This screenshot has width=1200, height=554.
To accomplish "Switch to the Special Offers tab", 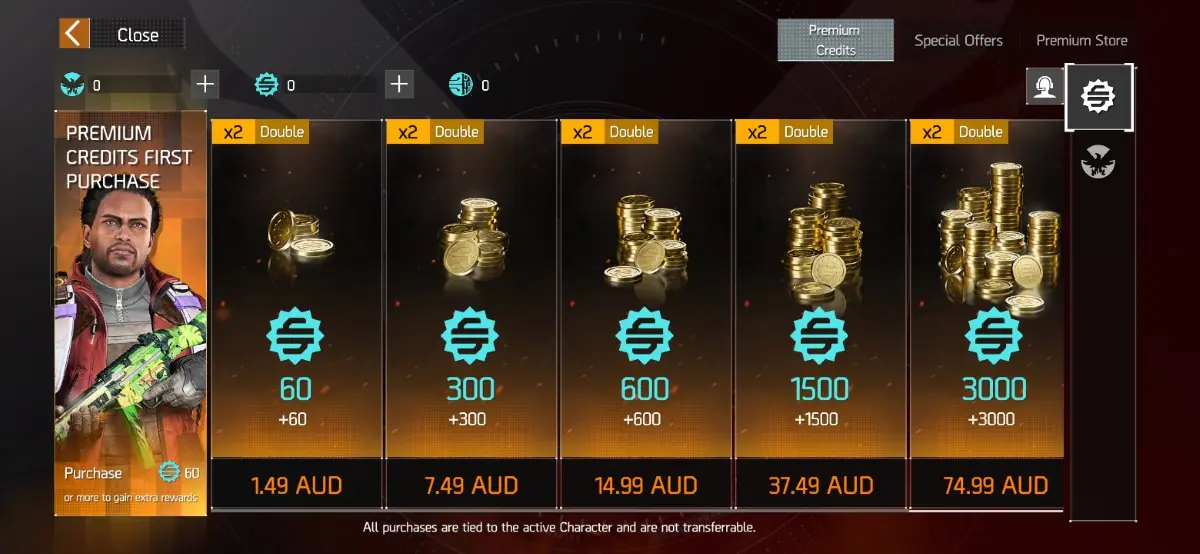I will tap(958, 40).
